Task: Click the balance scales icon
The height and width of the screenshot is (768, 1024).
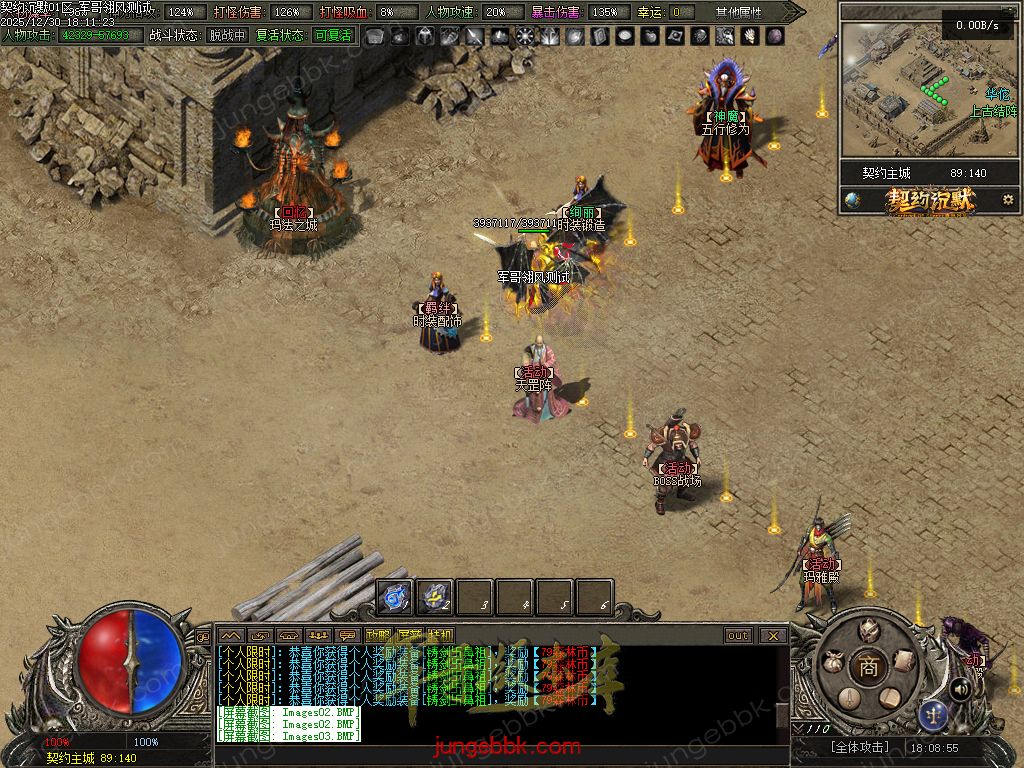Action: pyautogui.click(x=933, y=714)
